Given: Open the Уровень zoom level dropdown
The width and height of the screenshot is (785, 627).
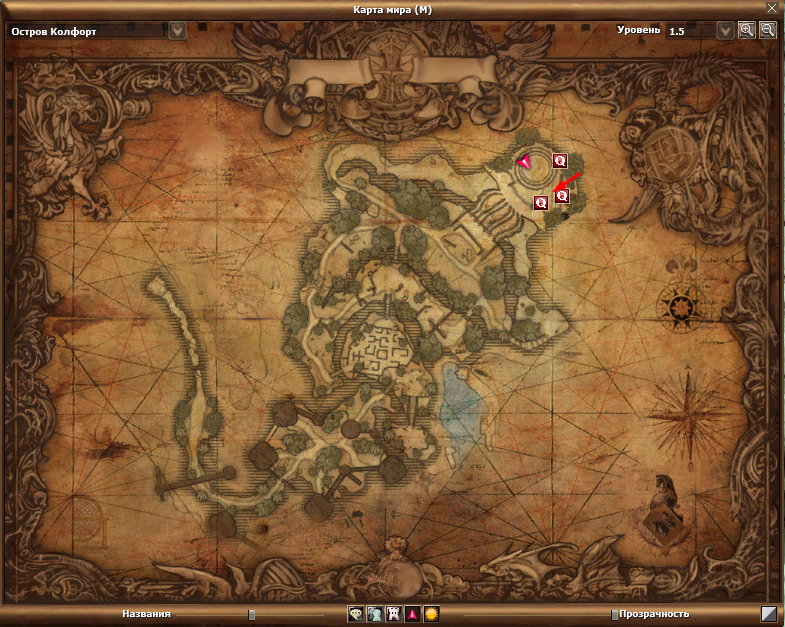Looking at the screenshot, I should [726, 30].
